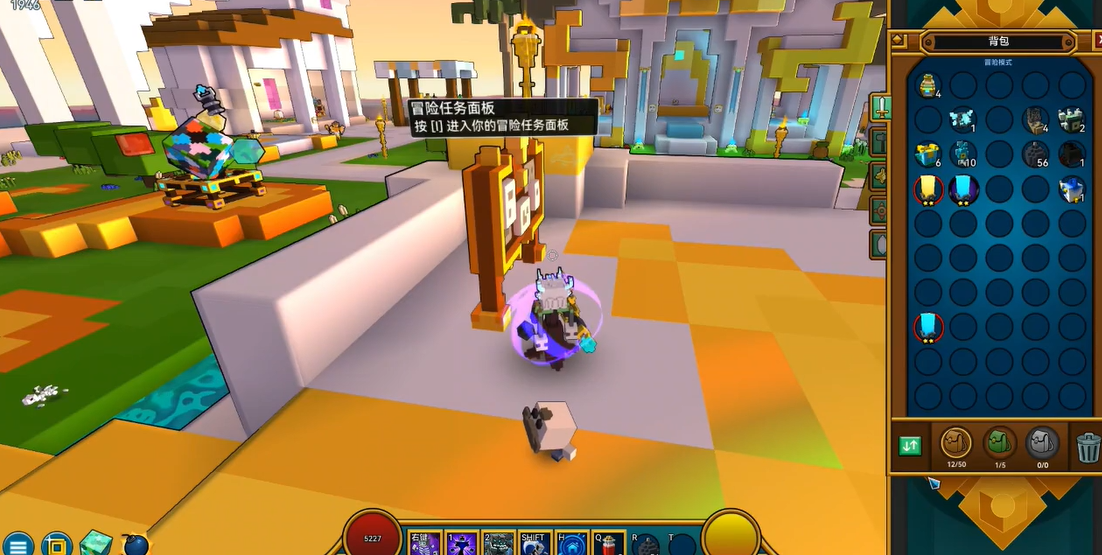Select the brown backpack tab showing 12/50

[956, 443]
